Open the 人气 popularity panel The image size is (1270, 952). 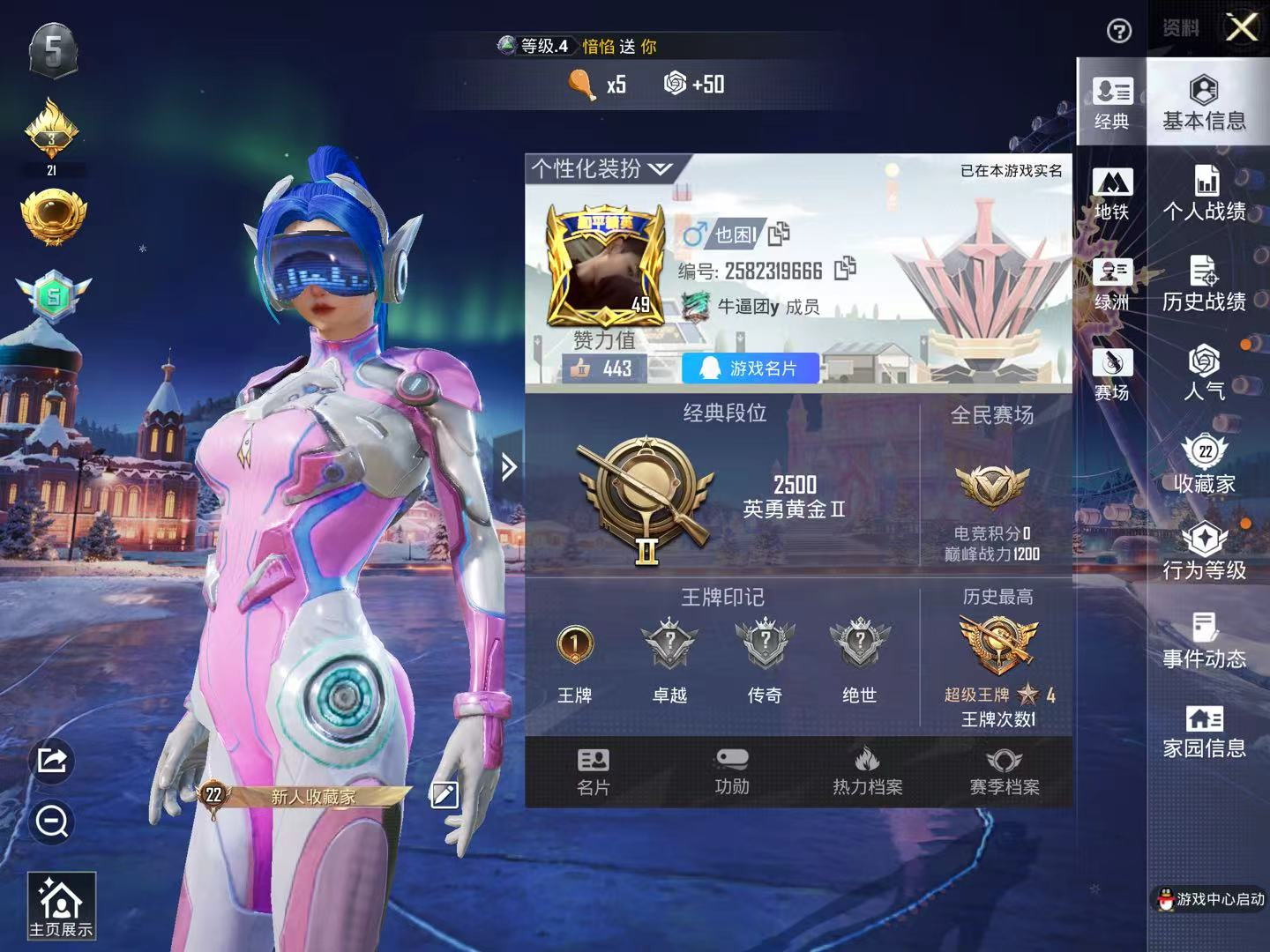pos(1205,375)
